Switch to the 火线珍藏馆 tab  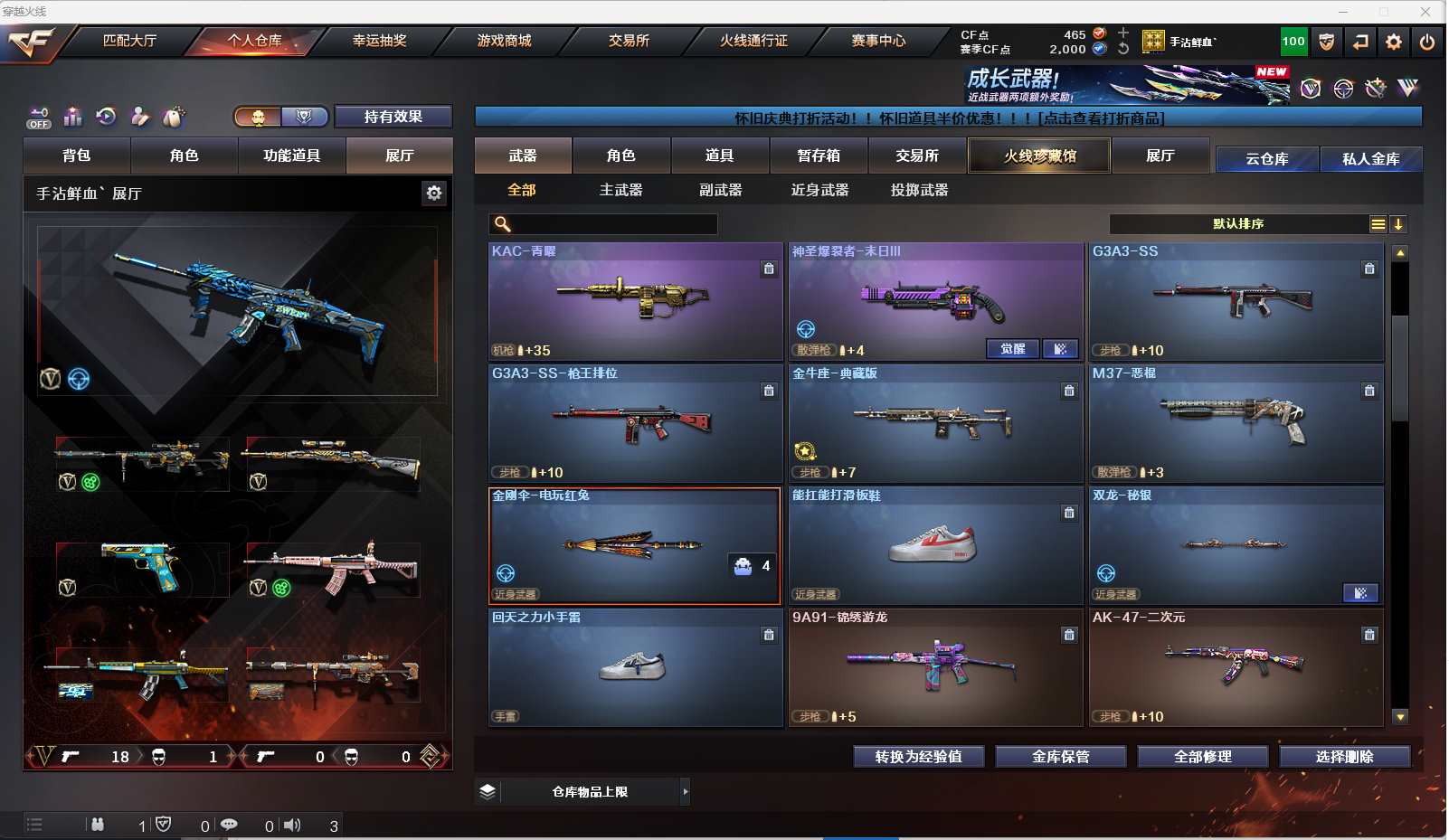(1039, 156)
